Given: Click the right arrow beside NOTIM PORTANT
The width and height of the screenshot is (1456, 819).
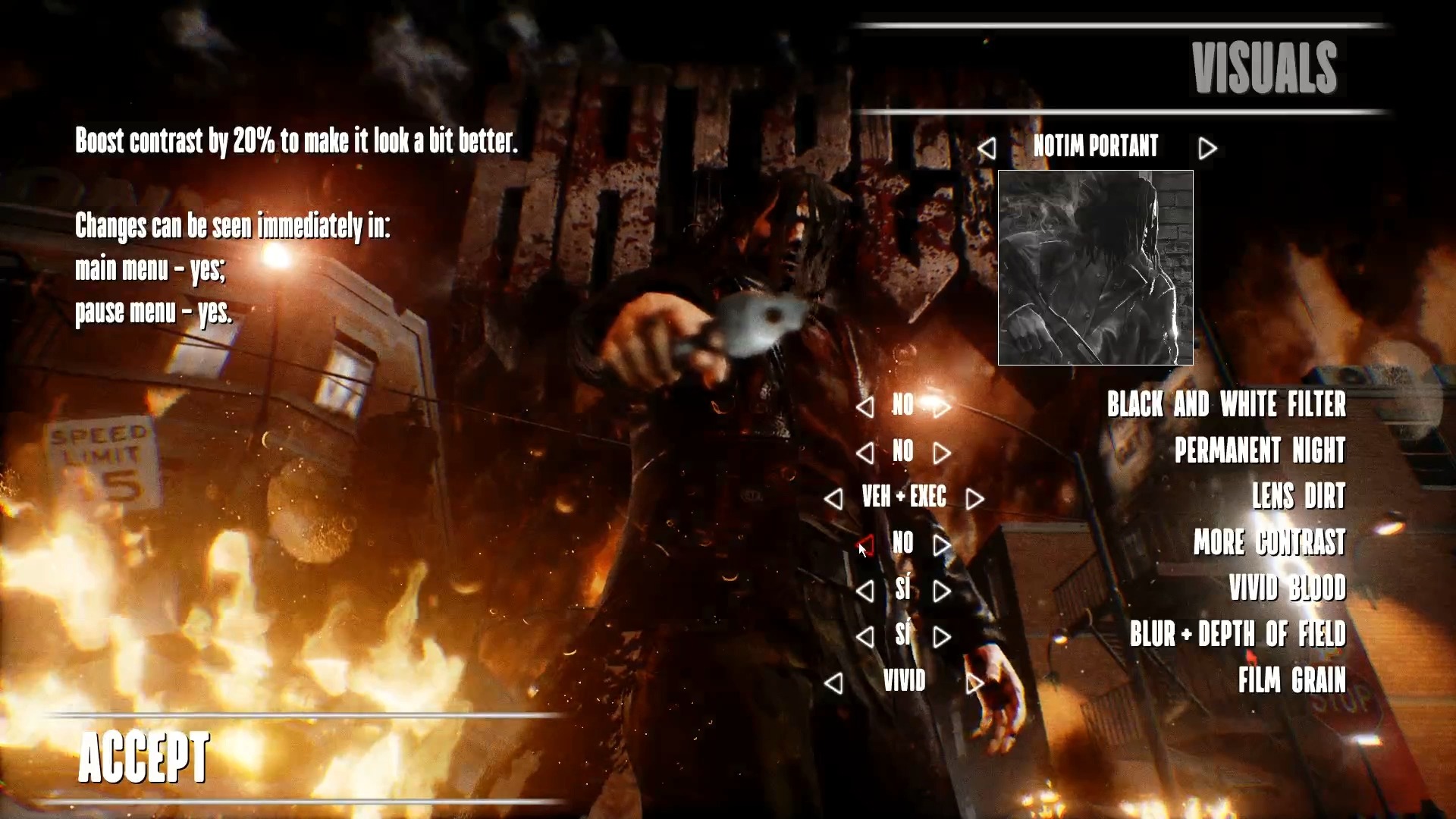Looking at the screenshot, I should [x=1207, y=149].
